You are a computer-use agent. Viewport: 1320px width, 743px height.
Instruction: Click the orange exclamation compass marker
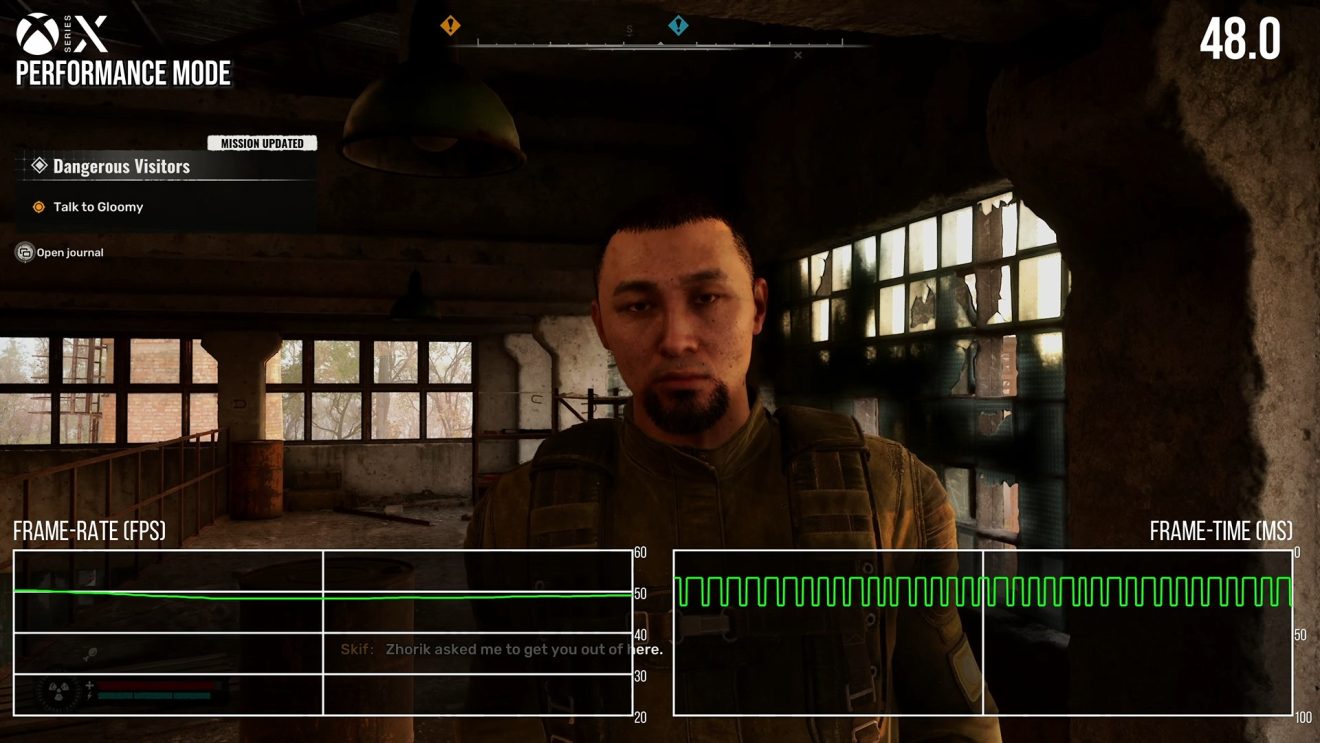450,24
